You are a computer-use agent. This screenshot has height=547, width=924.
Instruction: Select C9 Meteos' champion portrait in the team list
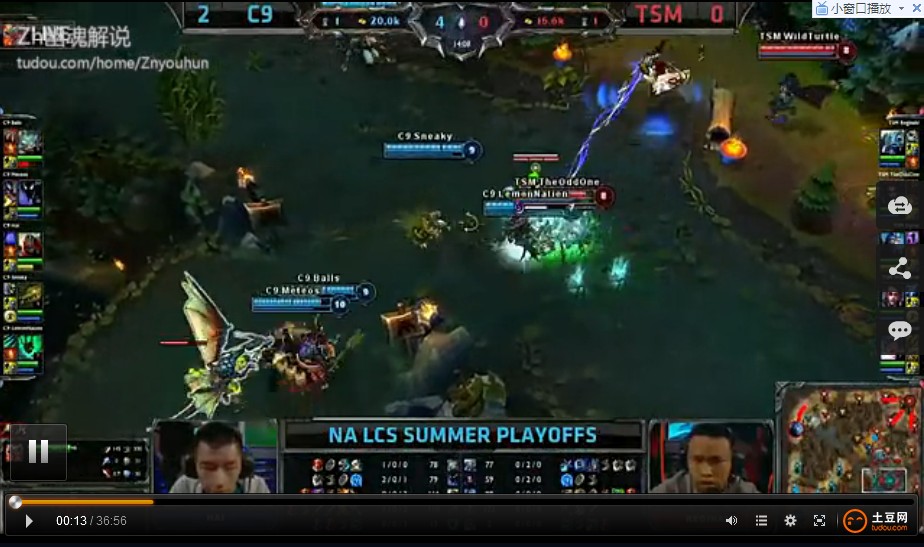click(29, 192)
